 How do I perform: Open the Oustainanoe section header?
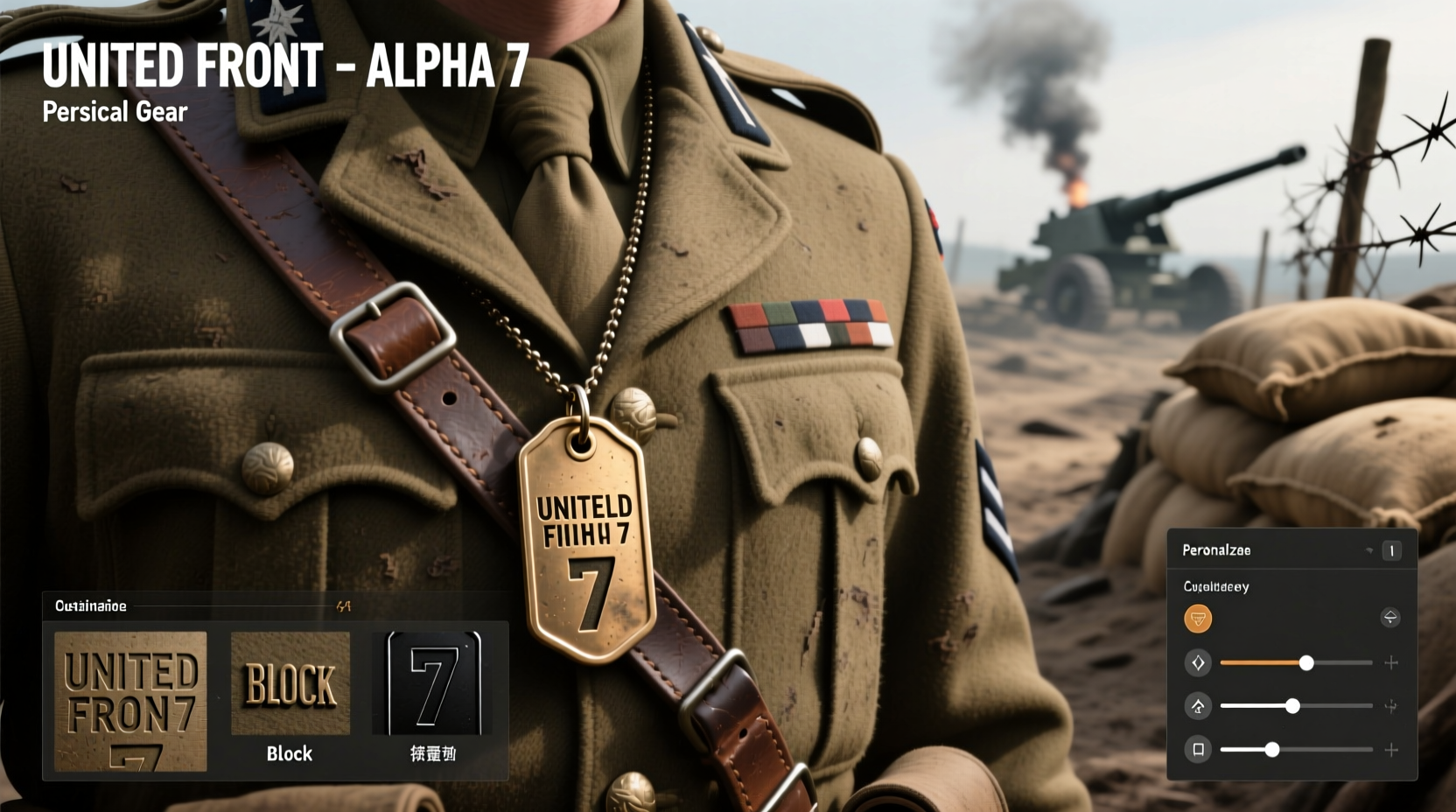[91, 605]
